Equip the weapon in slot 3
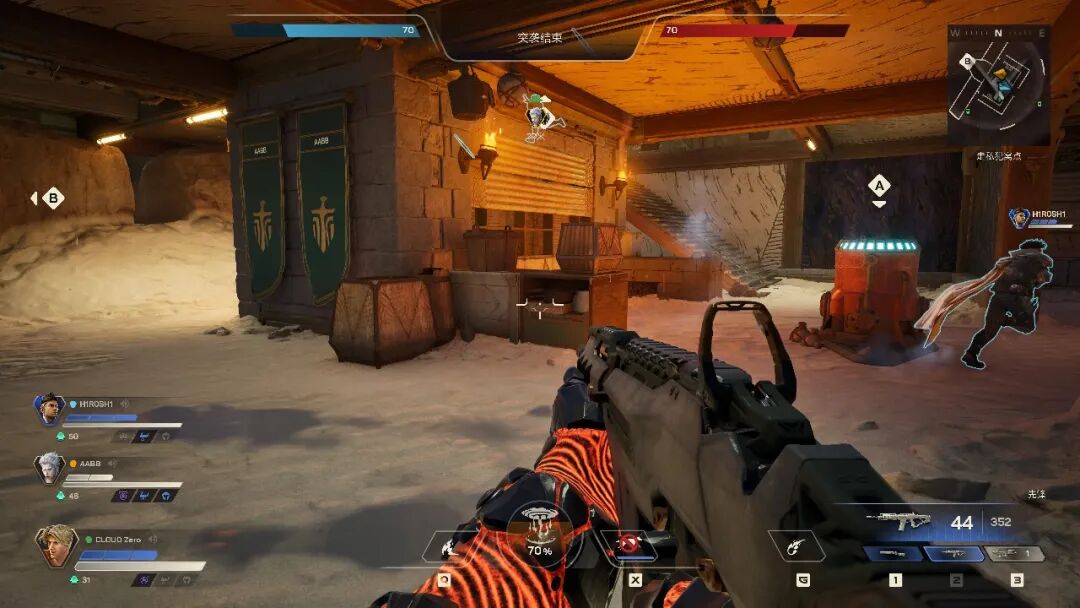The image size is (1080, 608). 1015,554
